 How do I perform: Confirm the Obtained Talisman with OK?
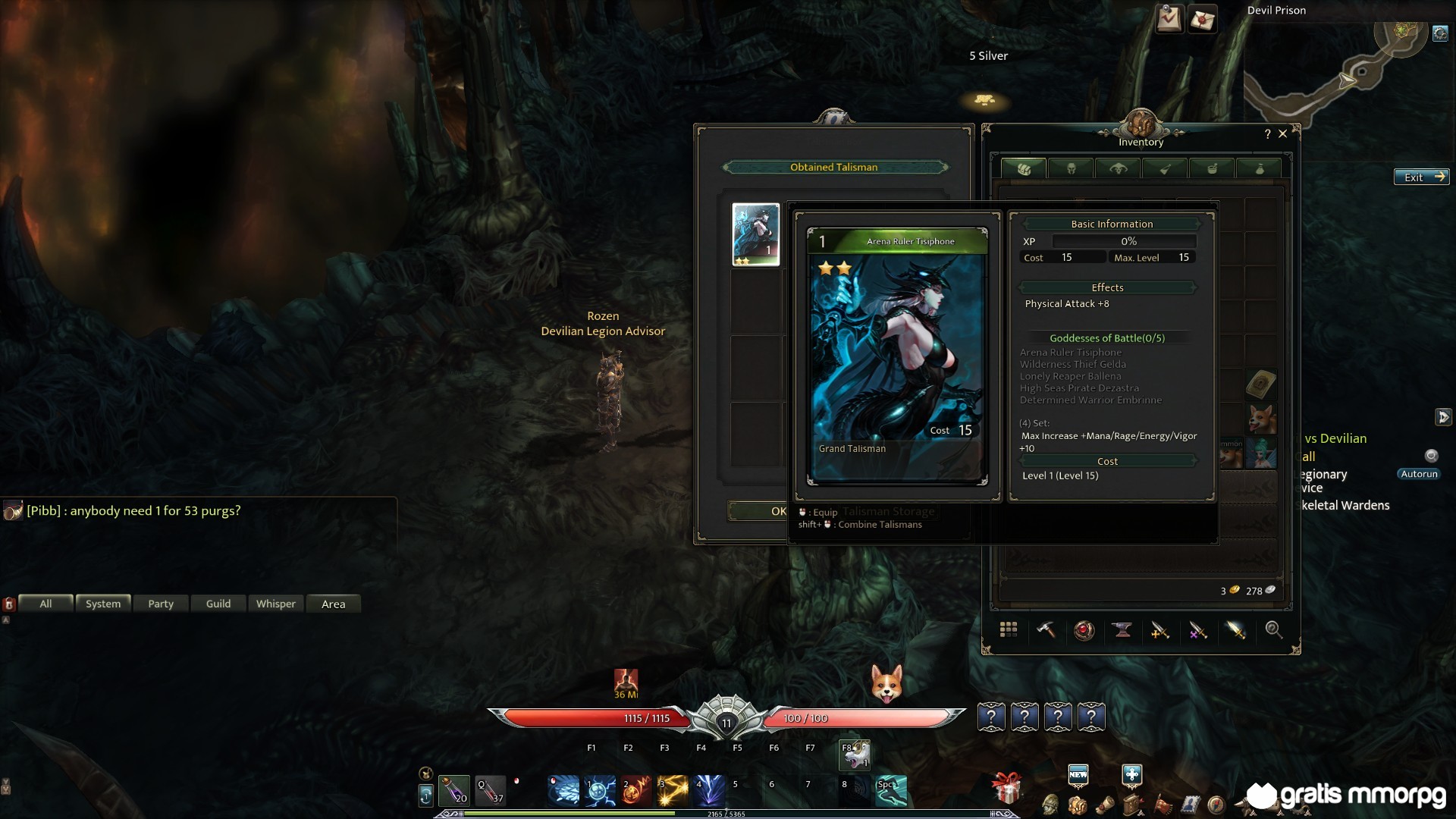[x=758, y=511]
